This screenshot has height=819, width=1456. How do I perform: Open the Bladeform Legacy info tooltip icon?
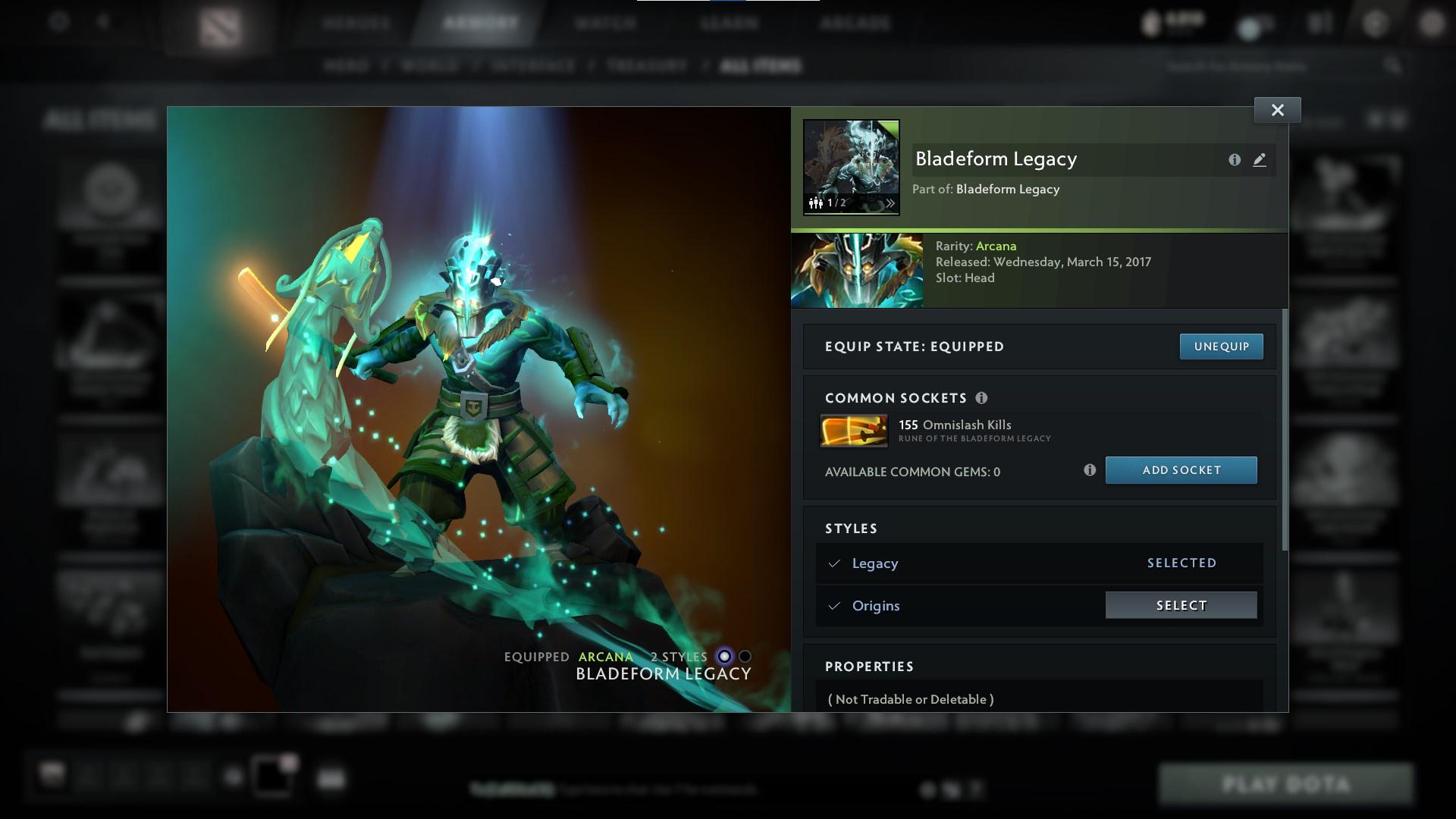pyautogui.click(x=1235, y=160)
